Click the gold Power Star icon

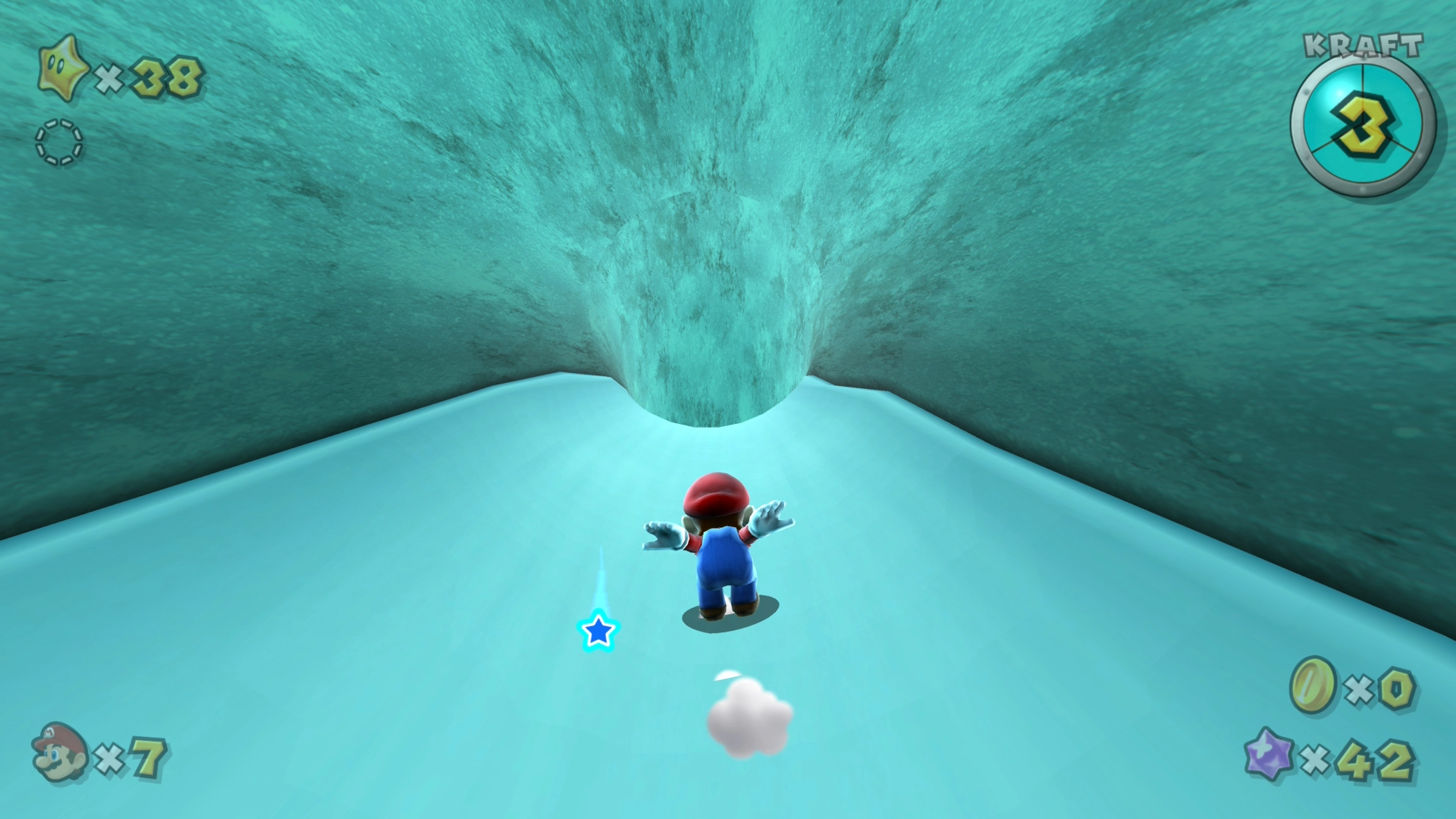coord(62,70)
